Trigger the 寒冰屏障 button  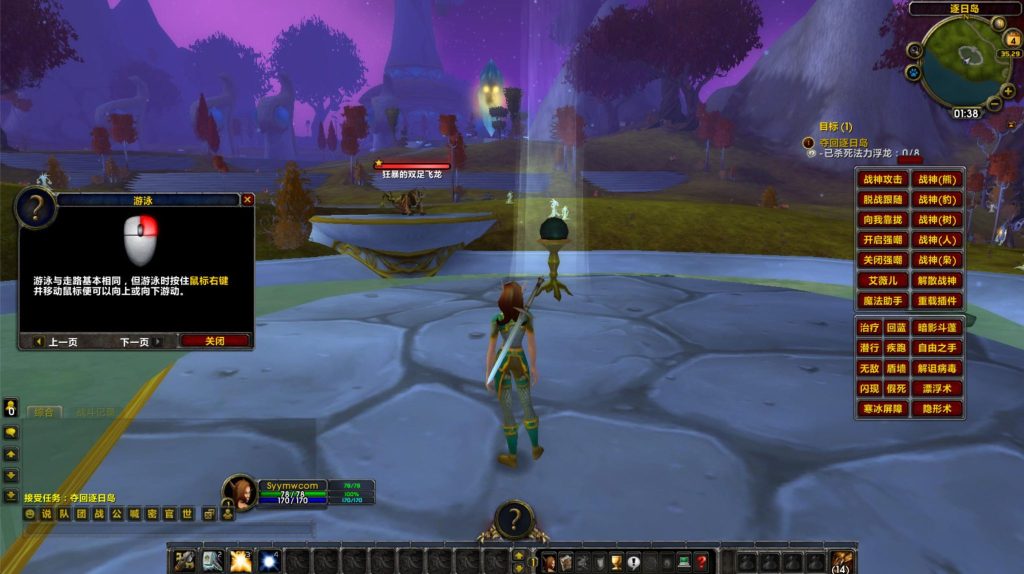882,408
